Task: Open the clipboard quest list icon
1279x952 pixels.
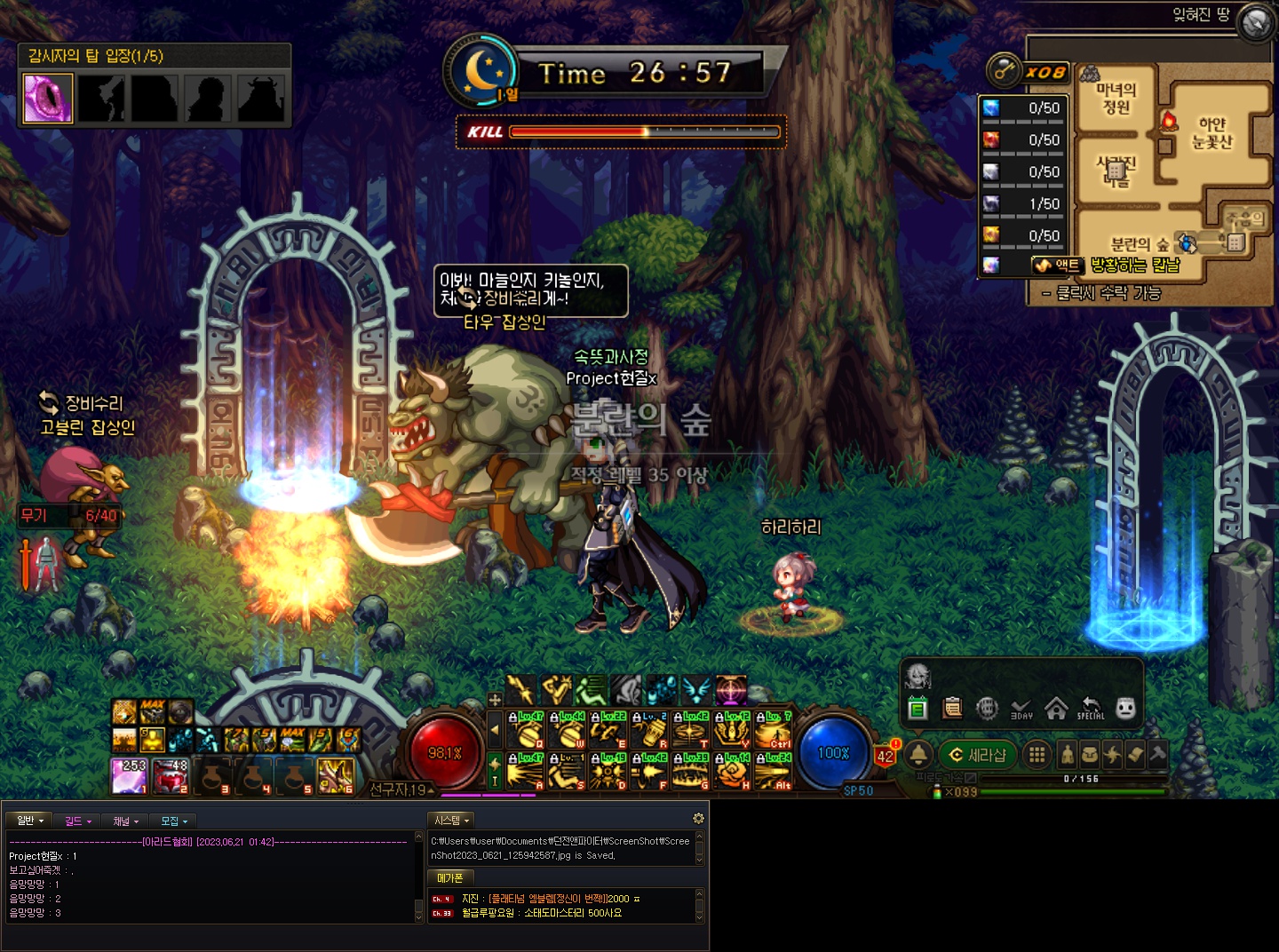Action: pos(952,708)
